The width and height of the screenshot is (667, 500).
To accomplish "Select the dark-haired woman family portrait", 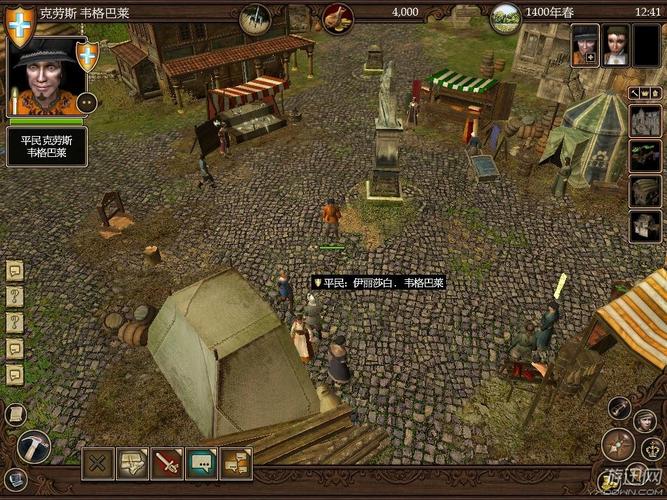I will tap(616, 45).
